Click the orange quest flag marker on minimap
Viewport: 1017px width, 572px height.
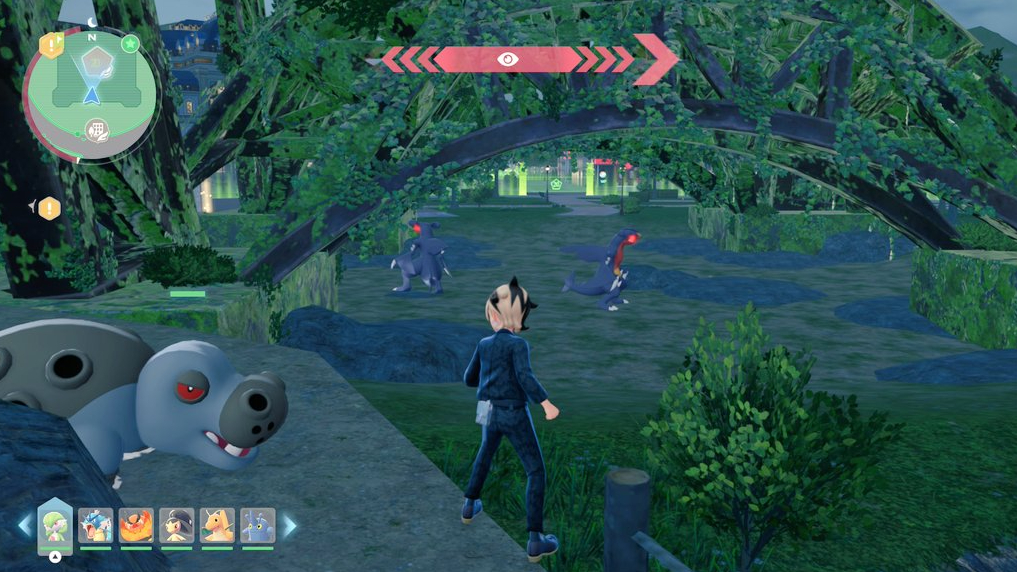coord(51,45)
